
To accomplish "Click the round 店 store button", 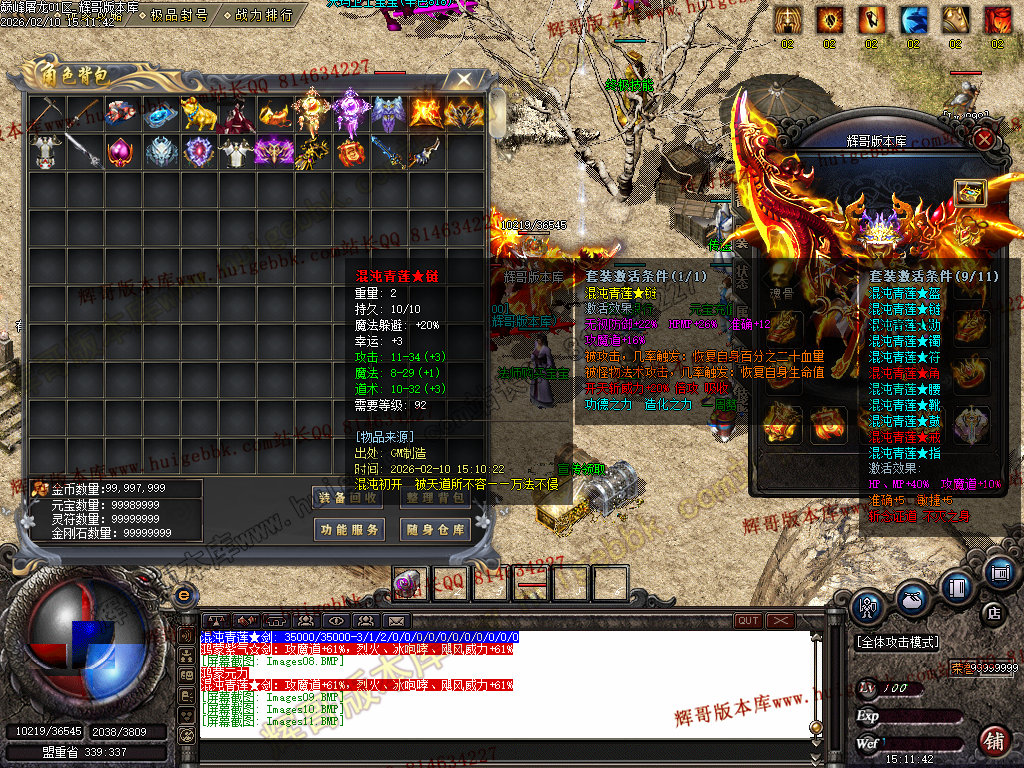I will (x=993, y=612).
